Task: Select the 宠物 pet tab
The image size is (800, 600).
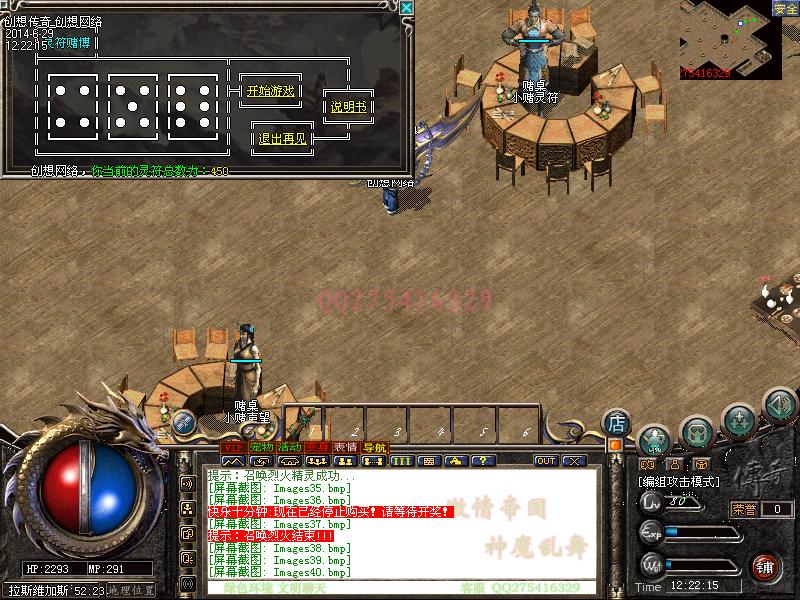Action: pos(261,447)
